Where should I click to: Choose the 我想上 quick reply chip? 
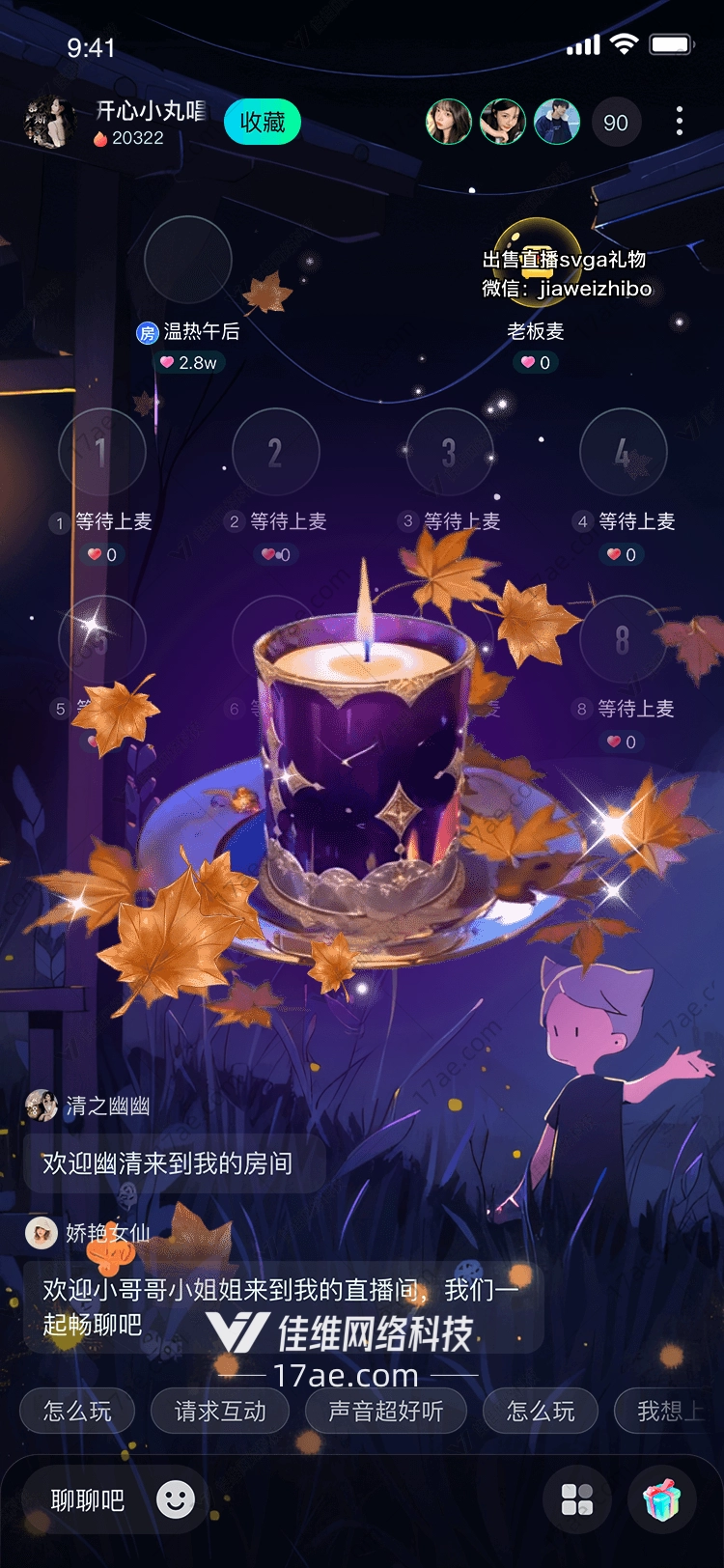[668, 1412]
